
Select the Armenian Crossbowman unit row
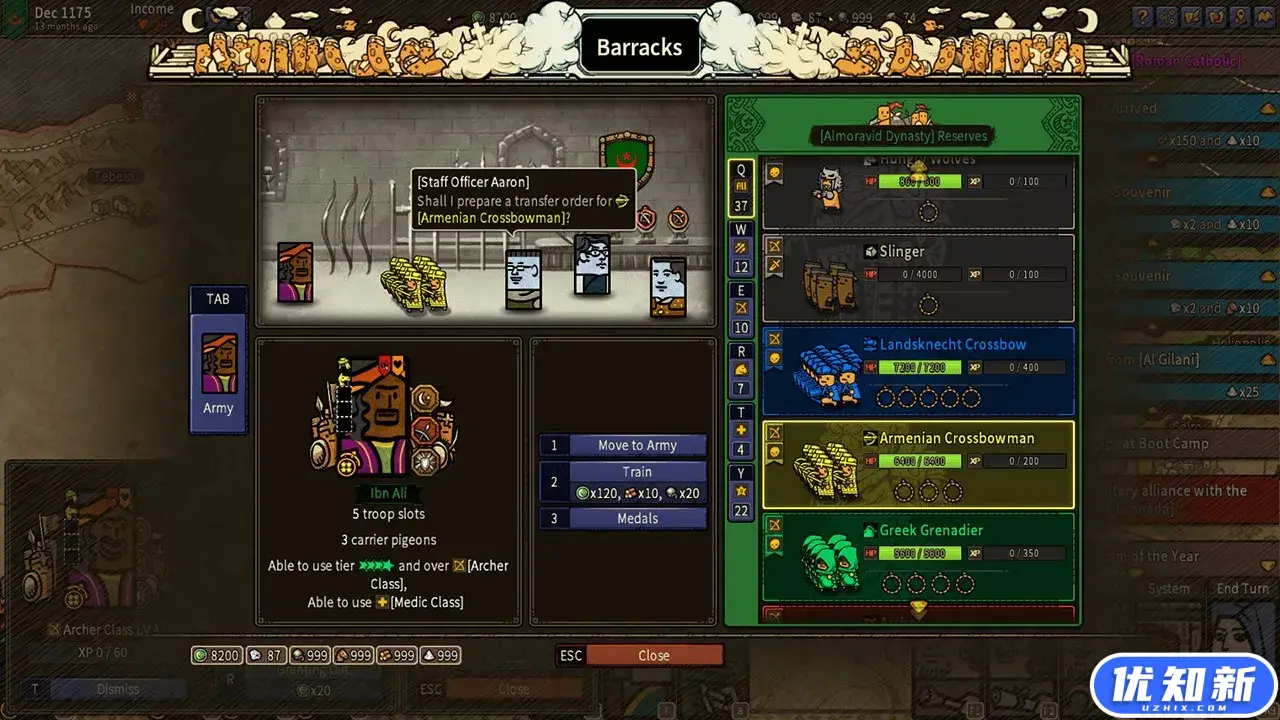tap(918, 464)
